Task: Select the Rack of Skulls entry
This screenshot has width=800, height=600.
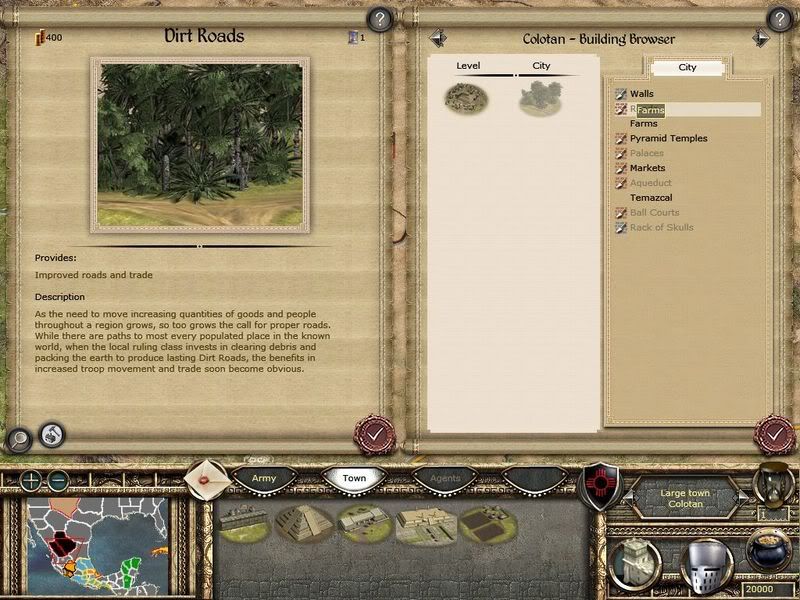Action: (661, 227)
